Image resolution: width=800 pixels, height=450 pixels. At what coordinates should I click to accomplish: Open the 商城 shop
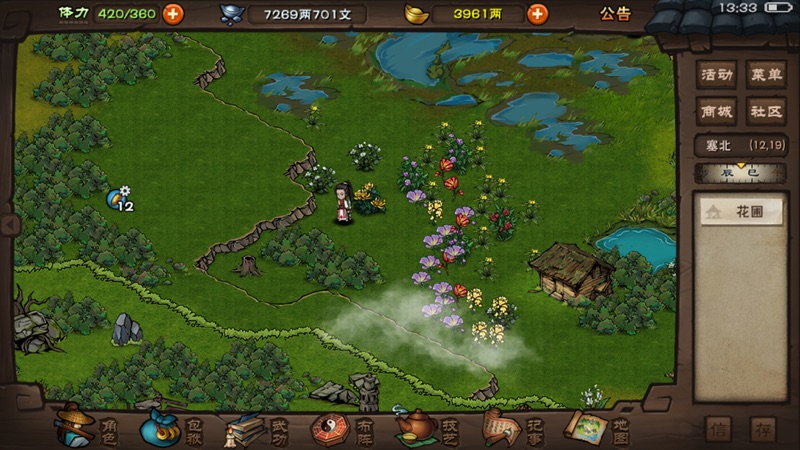(x=716, y=111)
